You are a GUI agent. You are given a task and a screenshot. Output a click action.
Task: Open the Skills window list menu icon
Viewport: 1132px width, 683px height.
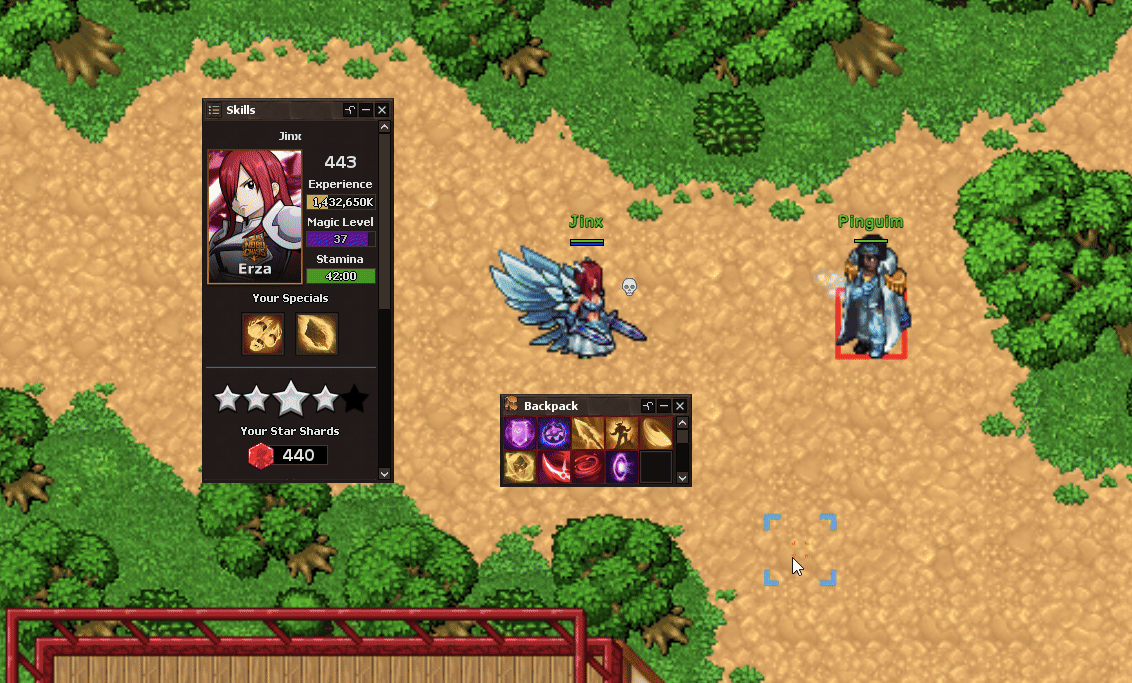click(x=213, y=110)
